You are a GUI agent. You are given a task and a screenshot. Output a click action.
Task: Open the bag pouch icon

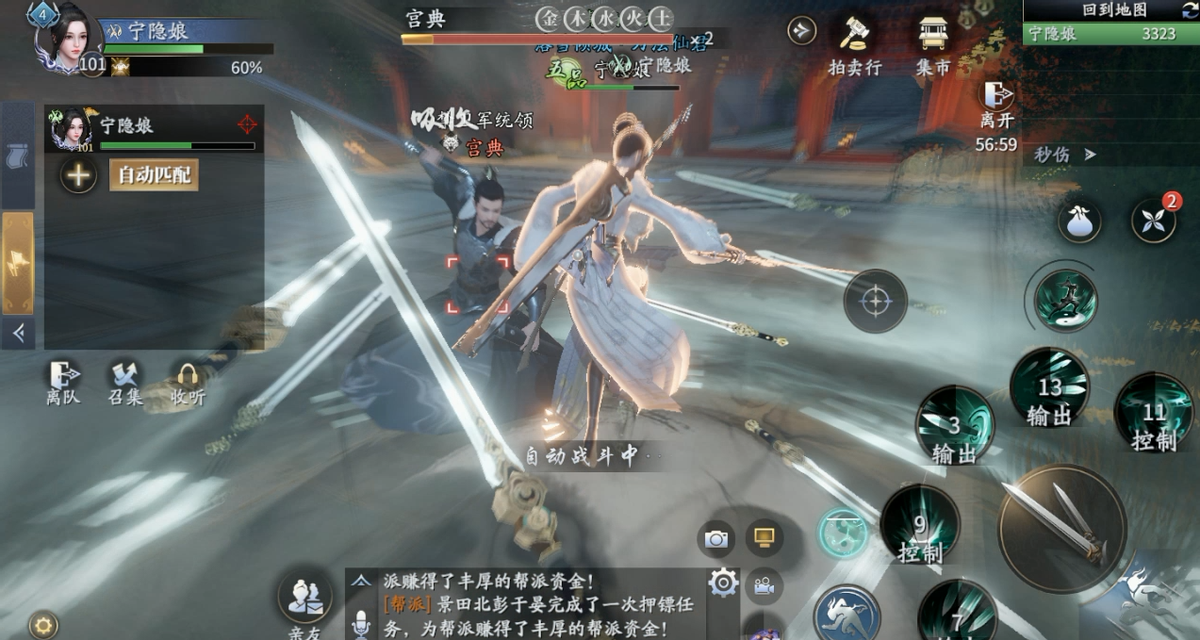[1079, 221]
